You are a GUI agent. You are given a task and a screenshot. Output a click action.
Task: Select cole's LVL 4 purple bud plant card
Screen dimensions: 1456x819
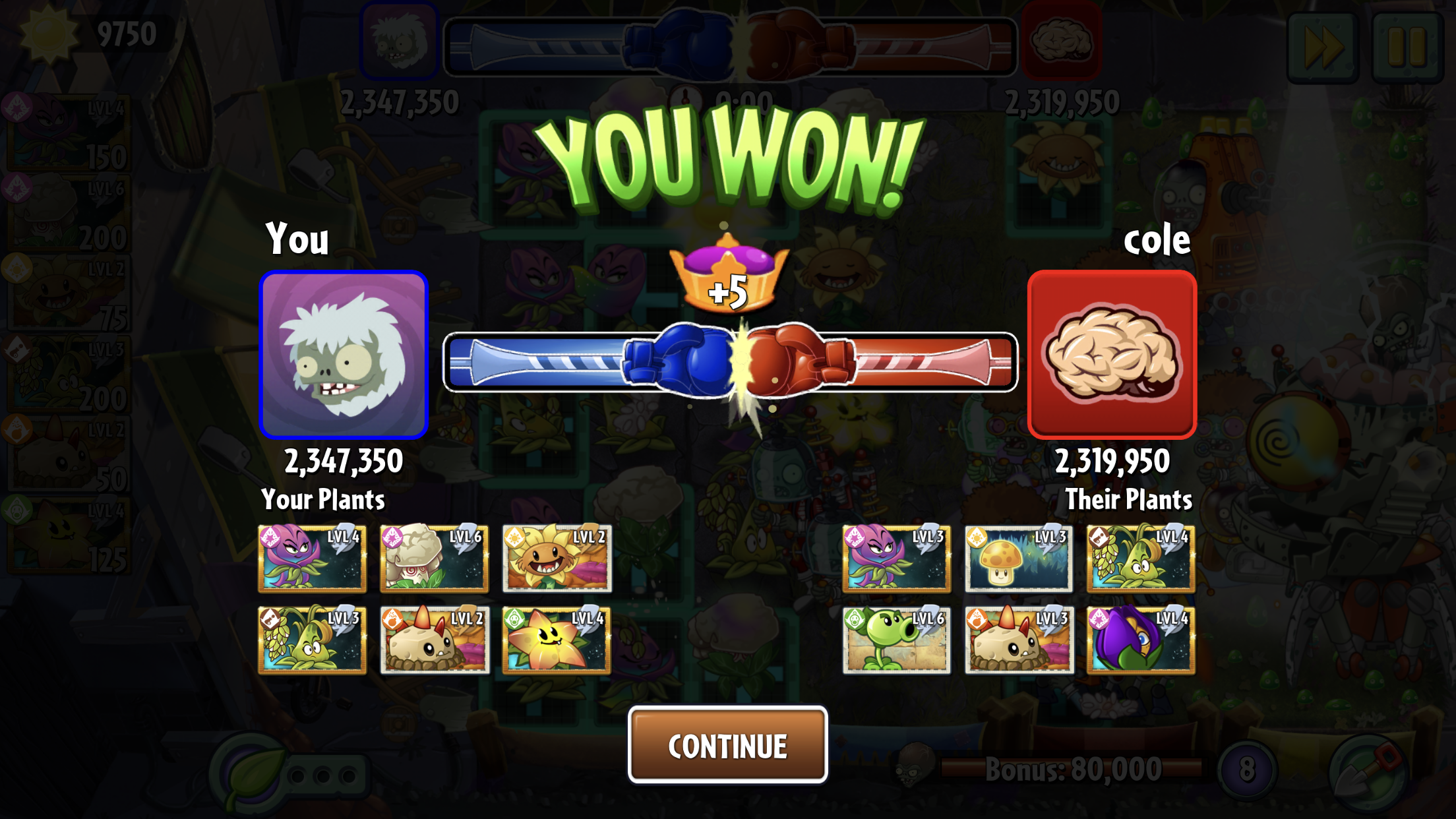pyautogui.click(x=1141, y=640)
